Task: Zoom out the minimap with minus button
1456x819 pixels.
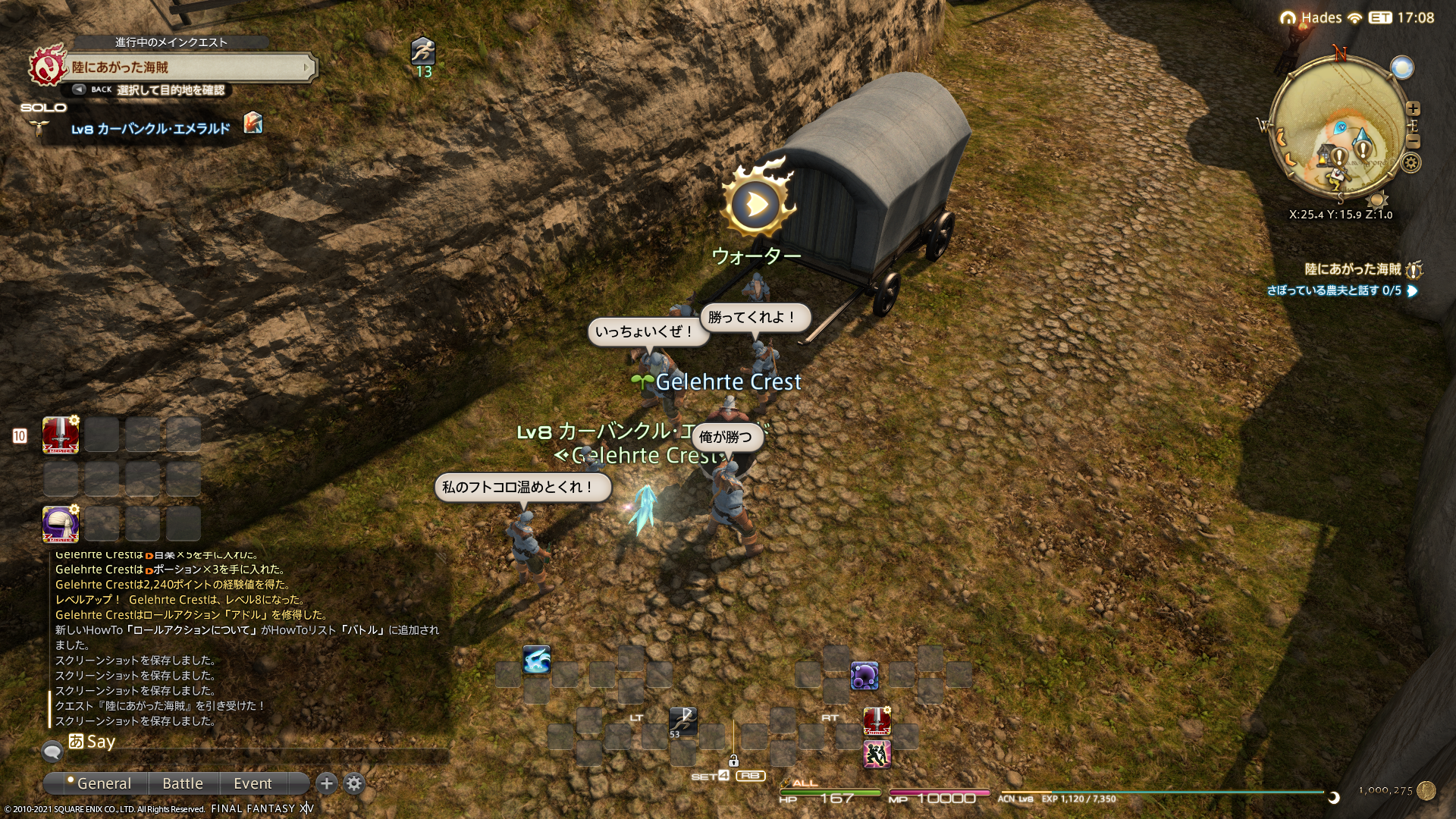Action: coord(1413,142)
